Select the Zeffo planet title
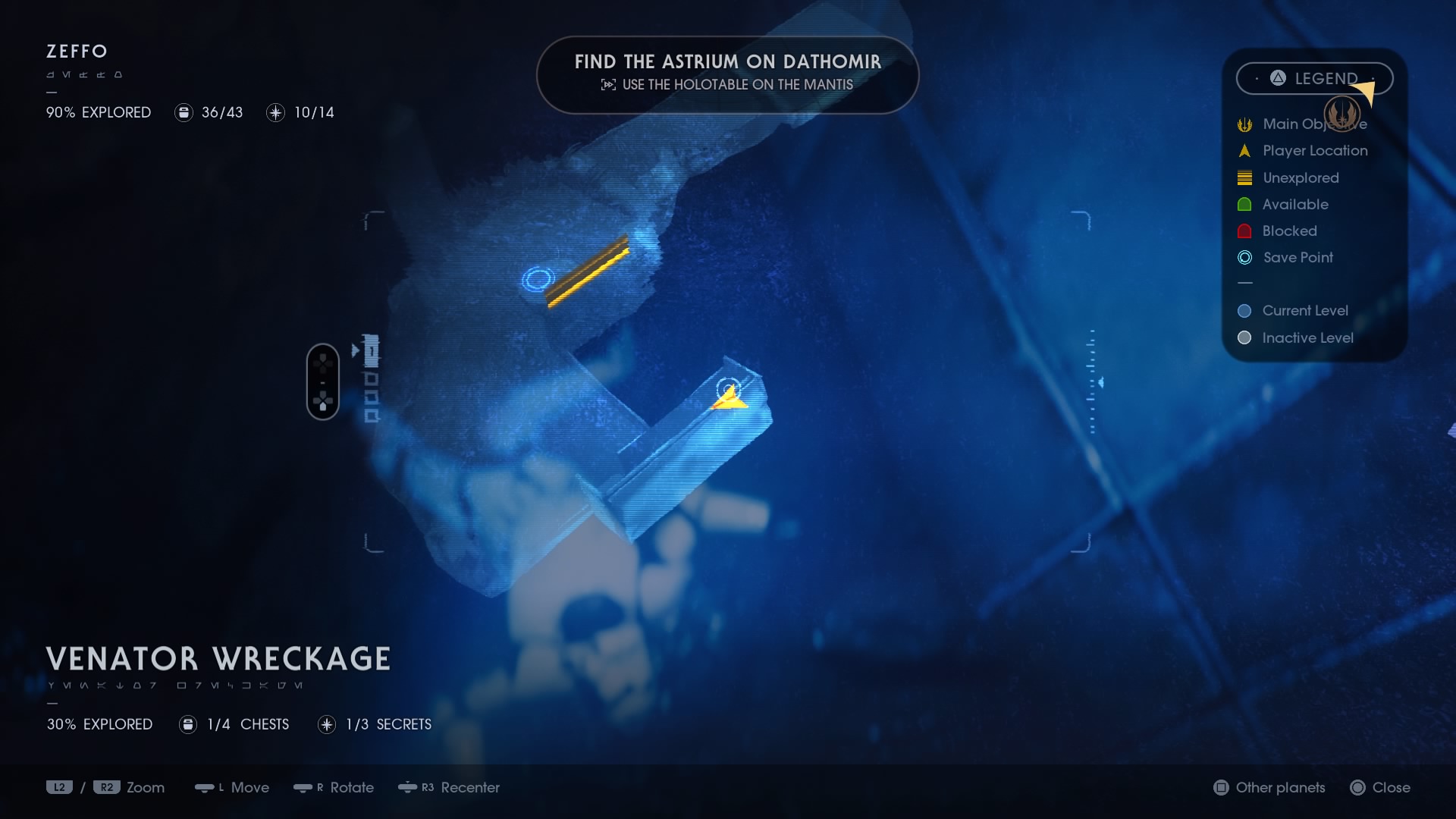1456x819 pixels. (x=76, y=52)
